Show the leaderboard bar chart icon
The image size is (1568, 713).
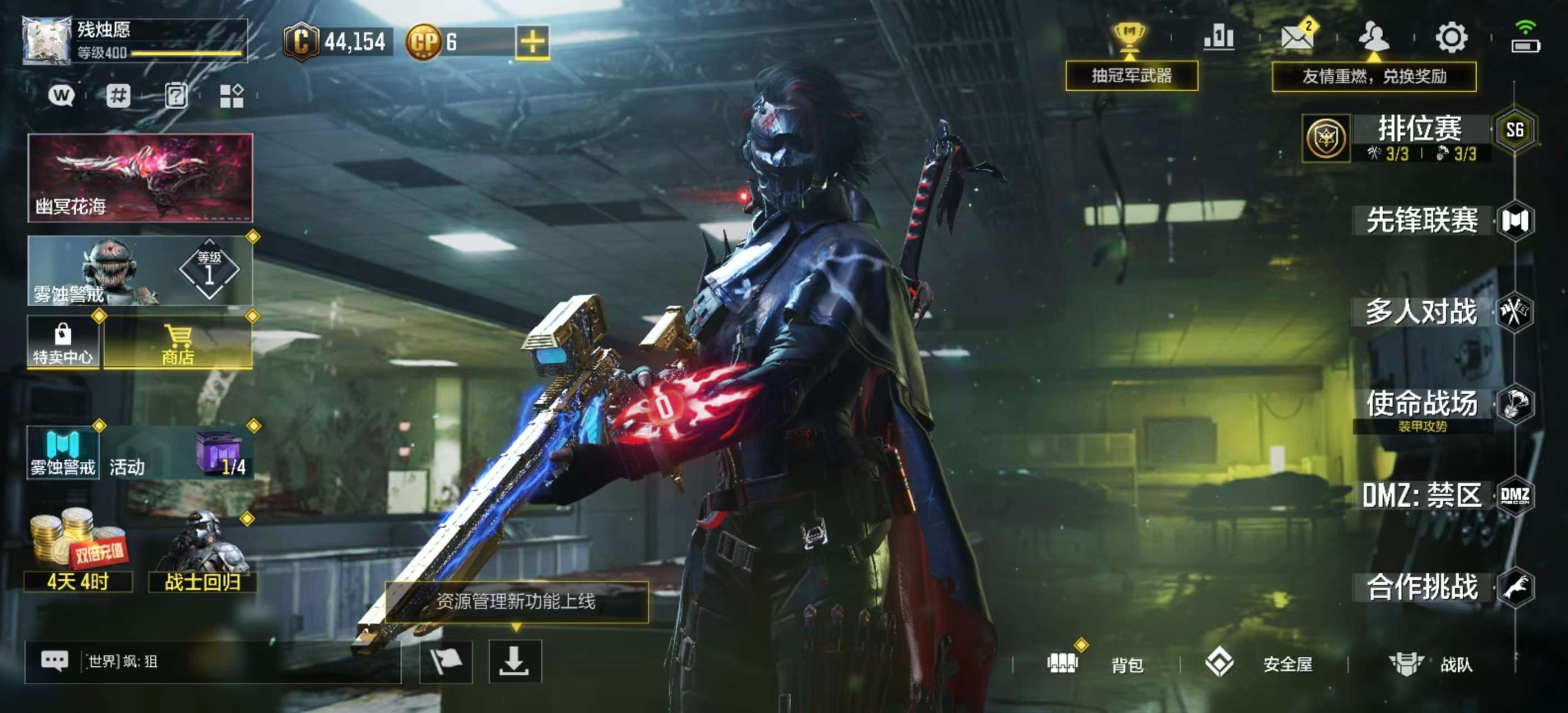[x=1219, y=38]
